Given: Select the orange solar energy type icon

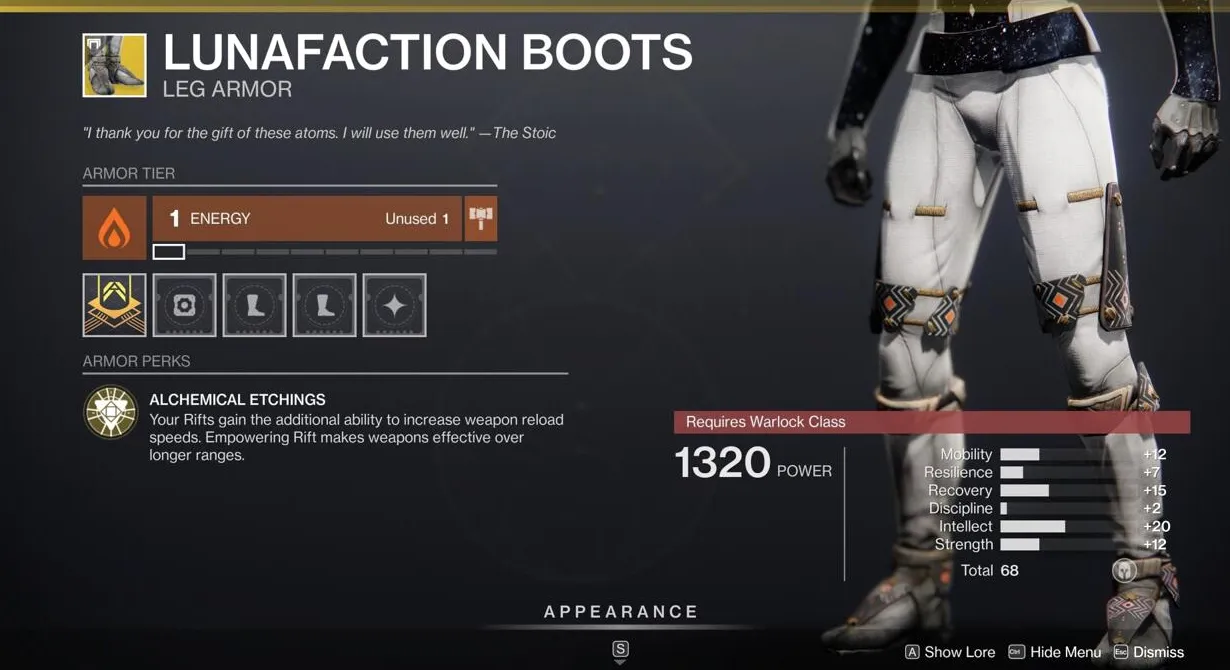Looking at the screenshot, I should tap(114, 228).
